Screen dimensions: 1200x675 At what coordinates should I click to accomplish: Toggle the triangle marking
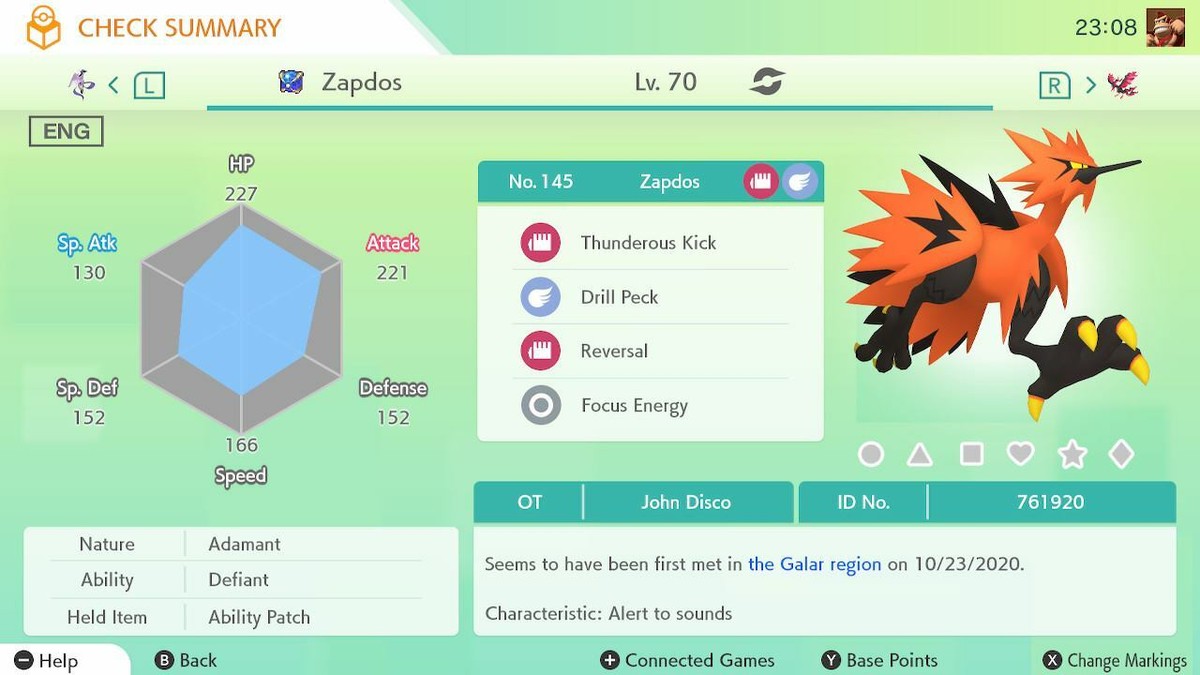pyautogui.click(x=920, y=455)
